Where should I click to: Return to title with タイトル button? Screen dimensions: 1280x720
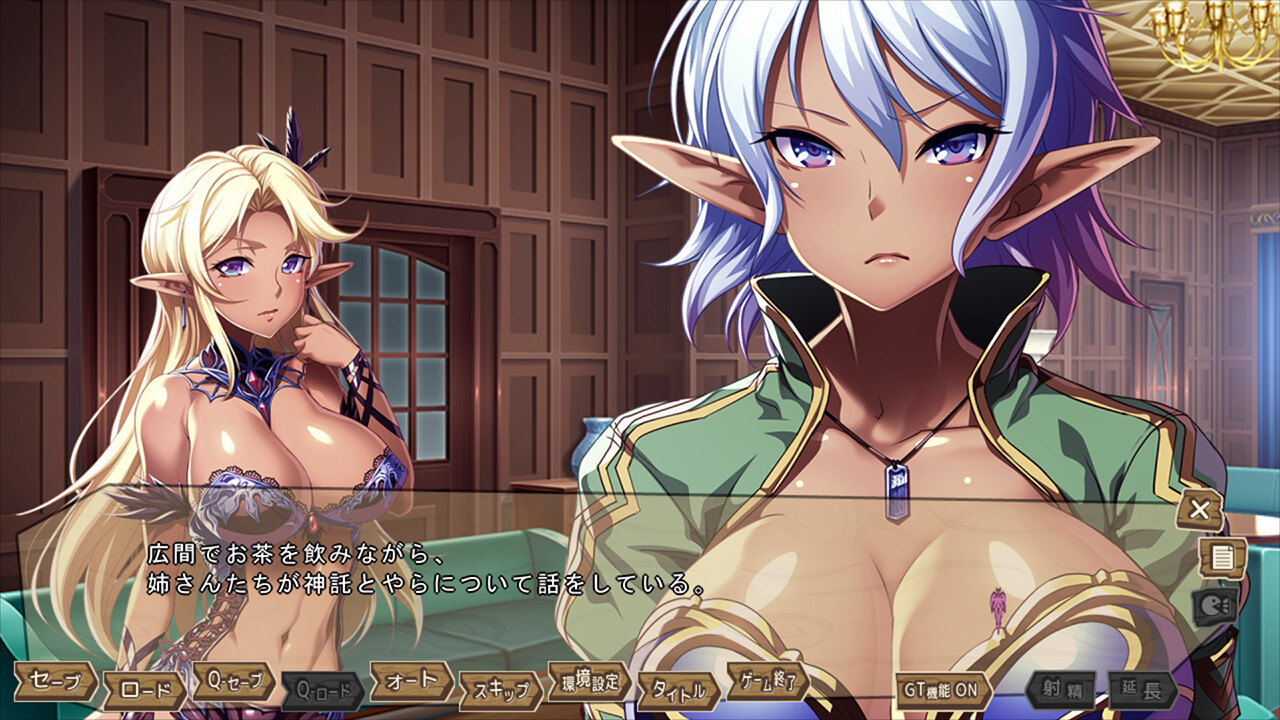(679, 690)
